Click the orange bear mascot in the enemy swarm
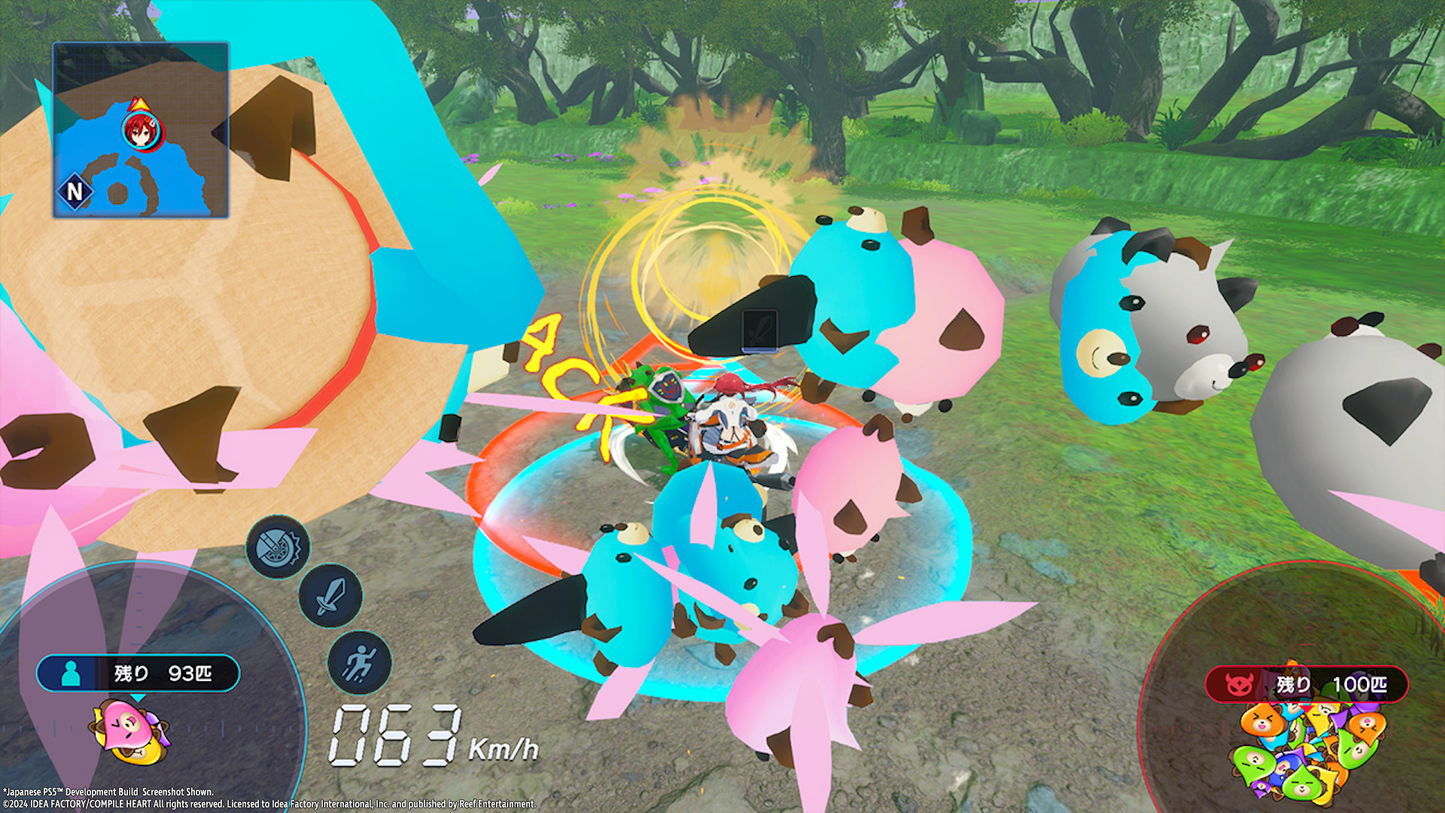This screenshot has width=1445, height=813. (1262, 719)
